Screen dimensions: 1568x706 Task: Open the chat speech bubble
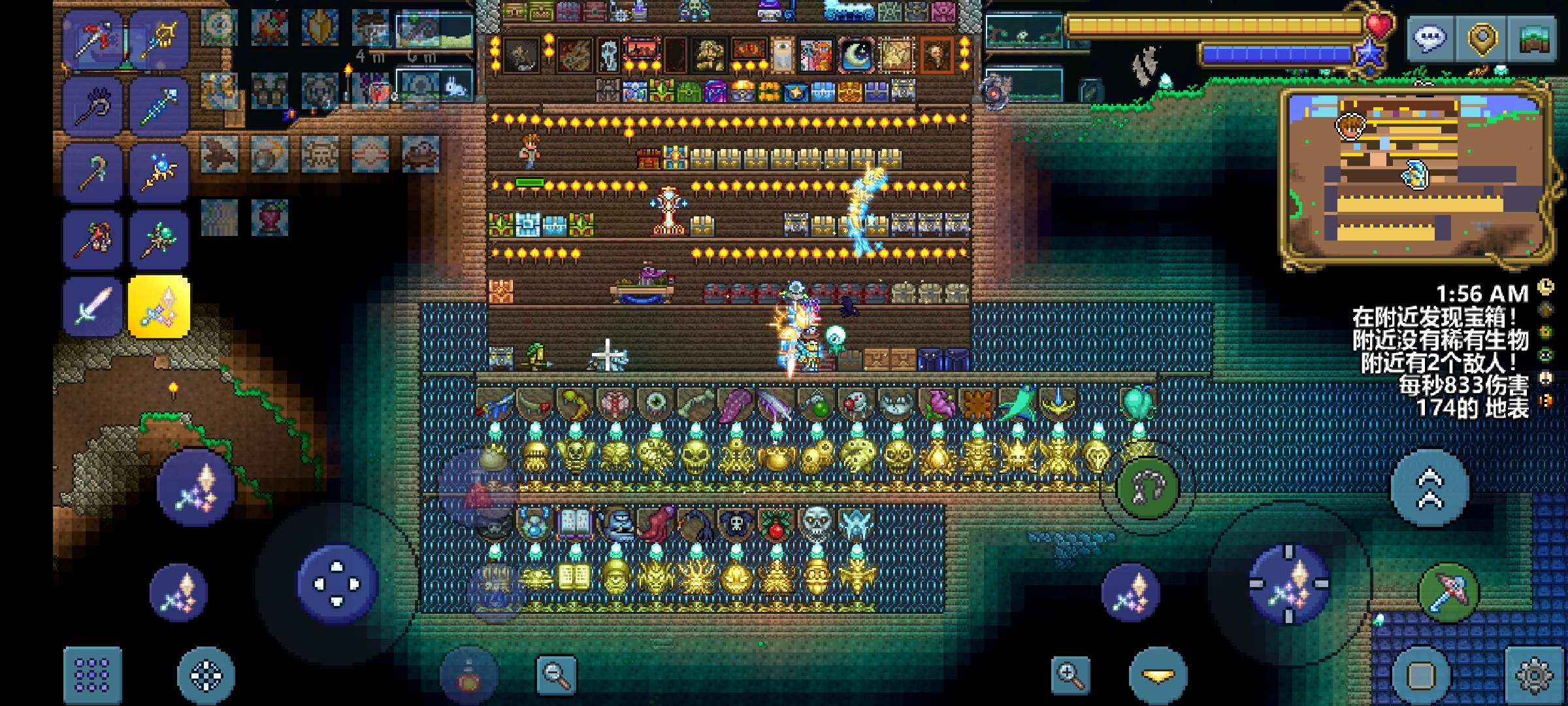click(1430, 39)
